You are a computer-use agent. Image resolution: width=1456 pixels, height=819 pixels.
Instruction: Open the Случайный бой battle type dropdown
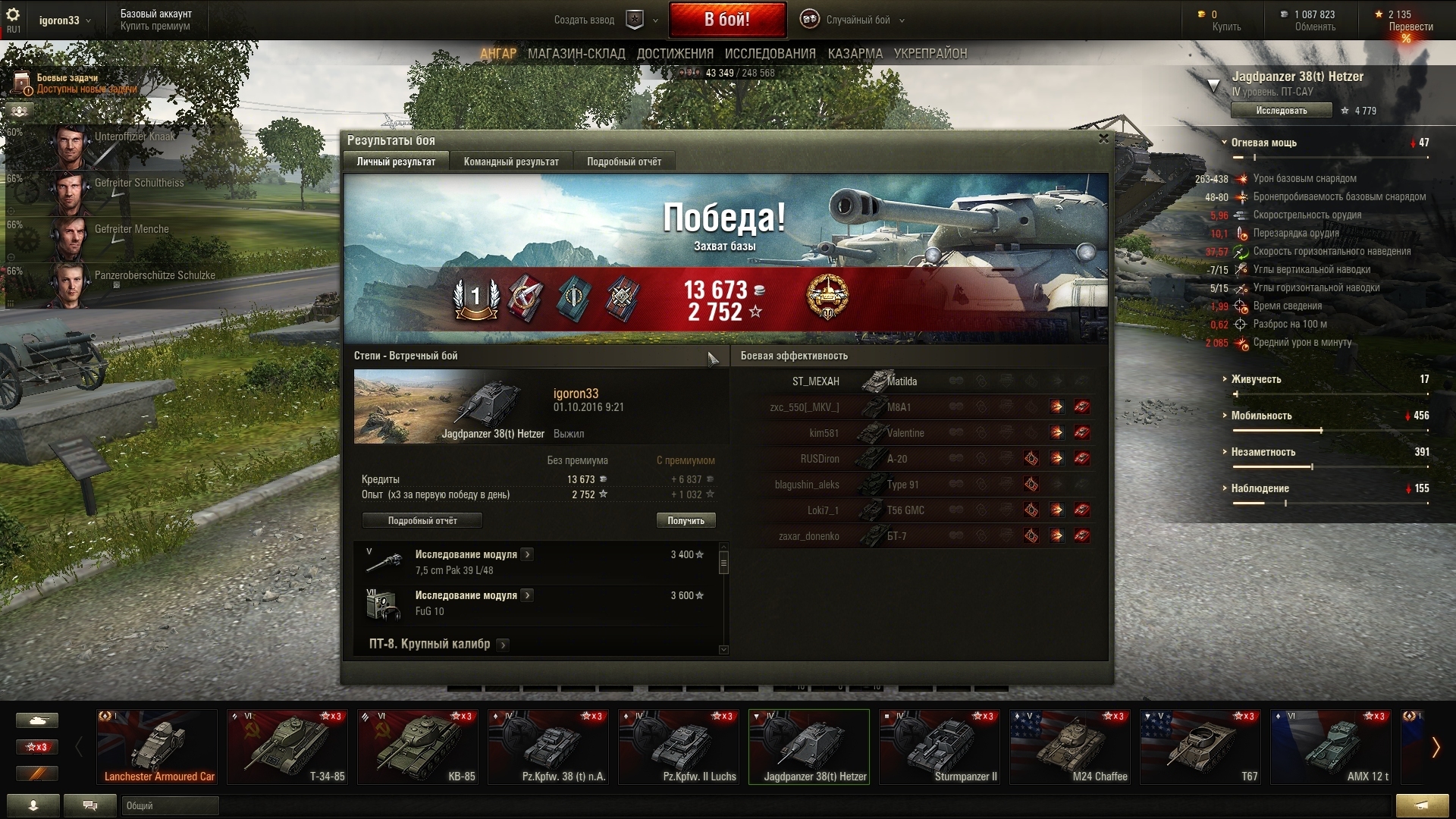(858, 20)
